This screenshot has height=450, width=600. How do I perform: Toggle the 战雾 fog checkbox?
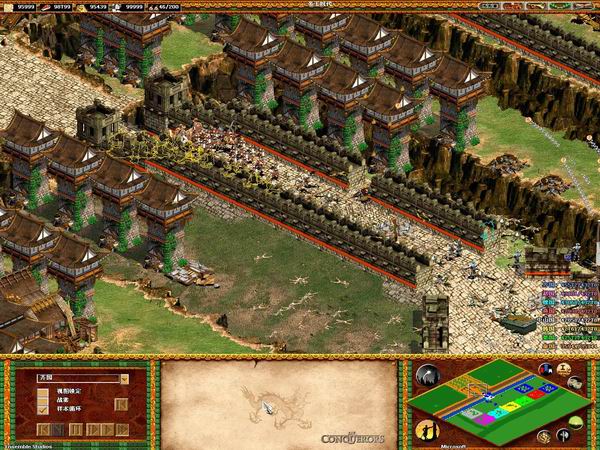pos(43,400)
